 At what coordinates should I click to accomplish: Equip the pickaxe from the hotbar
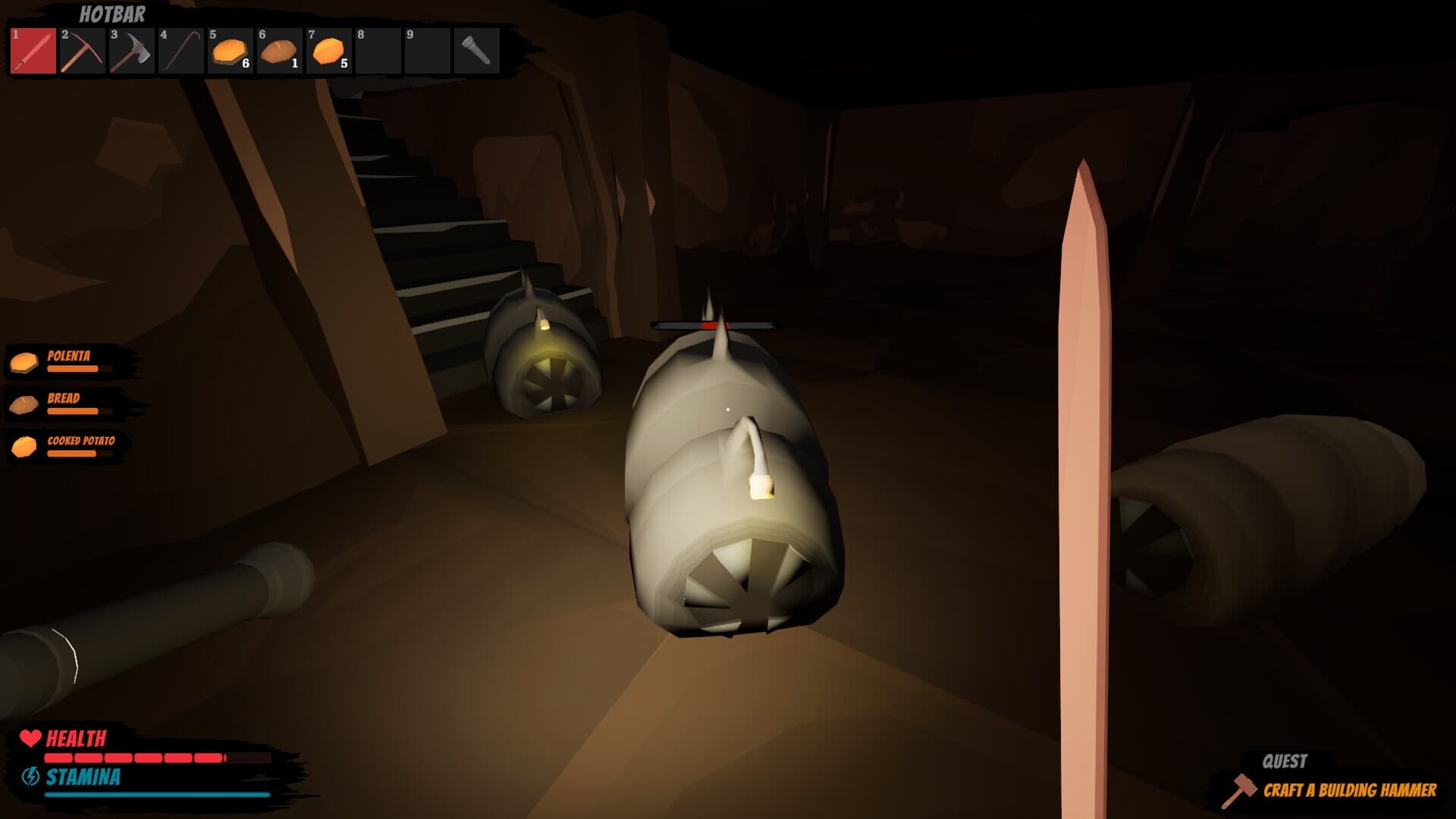tap(82, 51)
